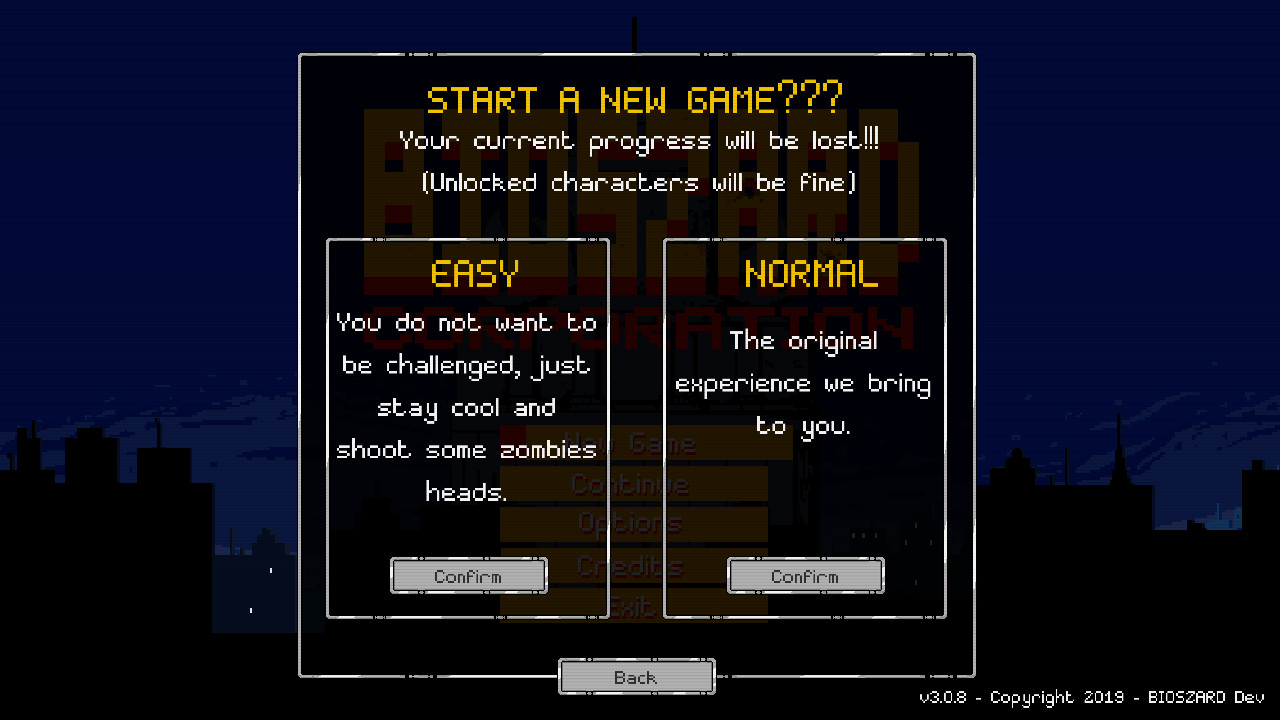Click Back to cancel starting a new game

click(636, 676)
